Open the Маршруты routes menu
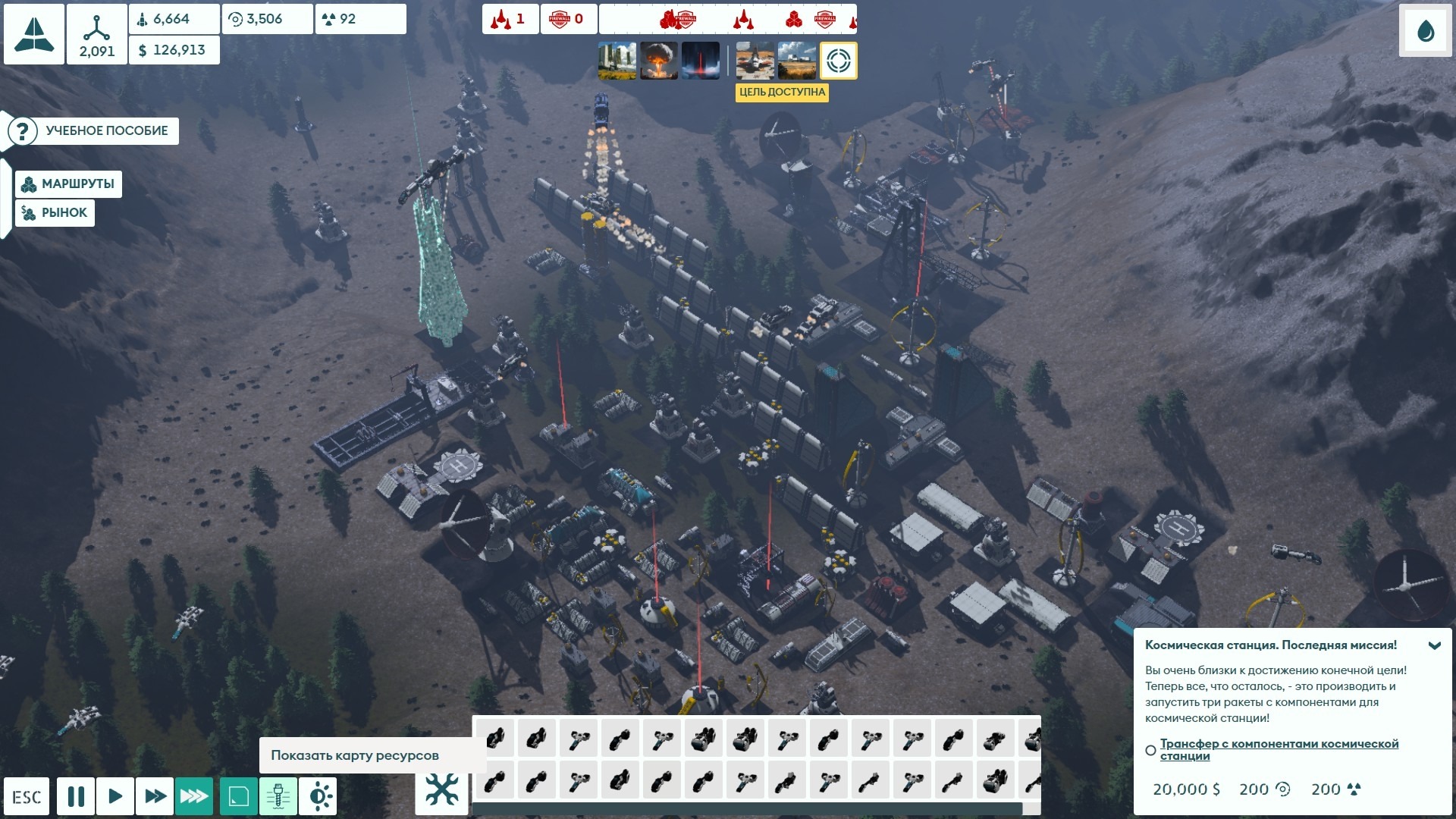Image resolution: width=1456 pixels, height=819 pixels. coord(68,184)
